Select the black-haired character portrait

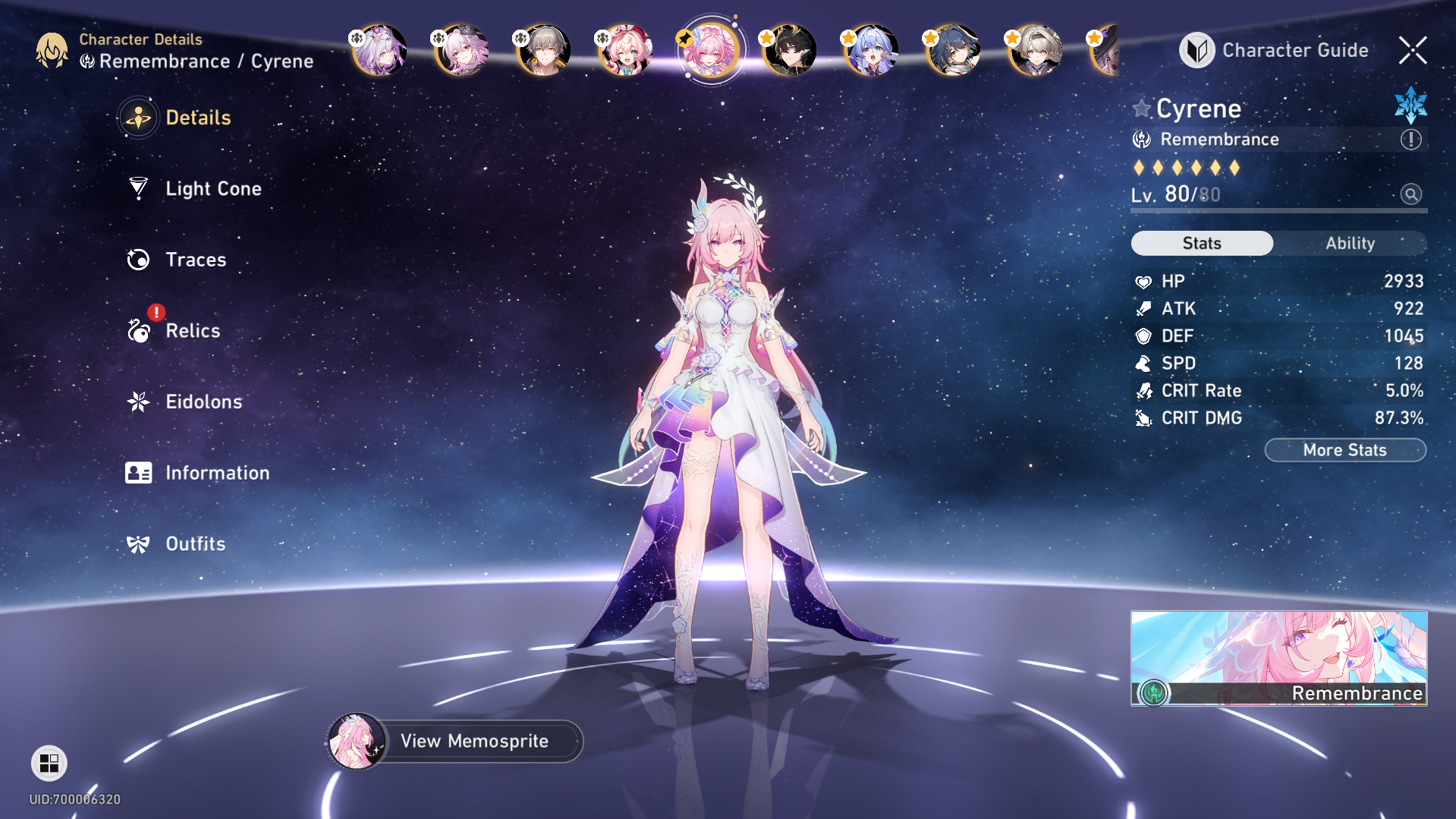(x=791, y=50)
